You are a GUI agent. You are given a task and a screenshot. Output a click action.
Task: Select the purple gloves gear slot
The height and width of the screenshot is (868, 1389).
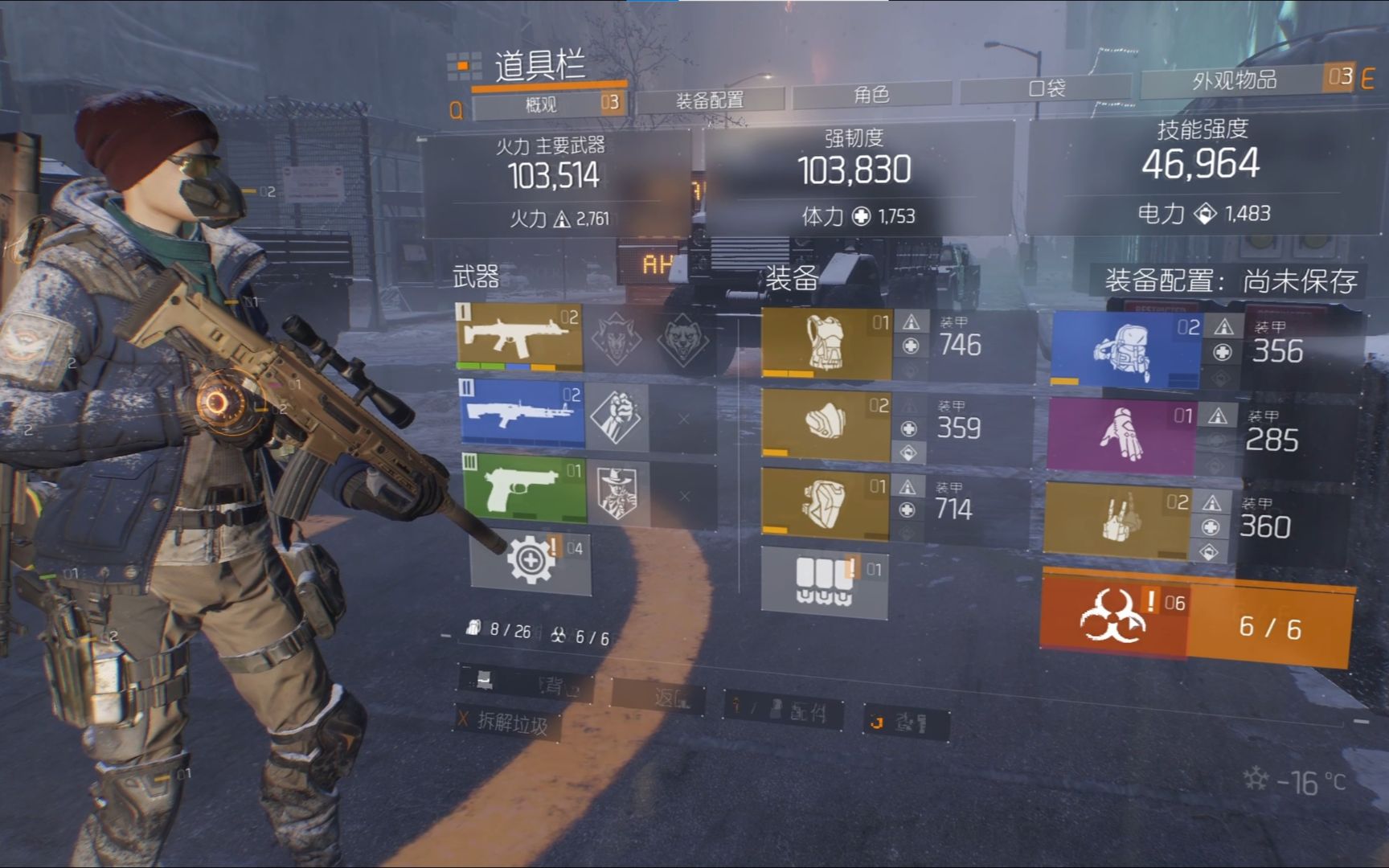(1121, 436)
